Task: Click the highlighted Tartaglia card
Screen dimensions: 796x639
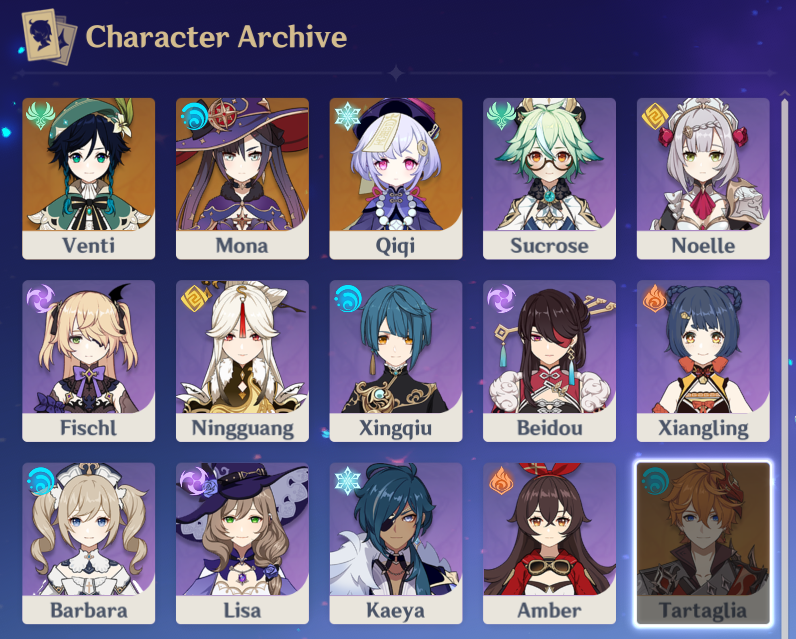Action: 703,542
